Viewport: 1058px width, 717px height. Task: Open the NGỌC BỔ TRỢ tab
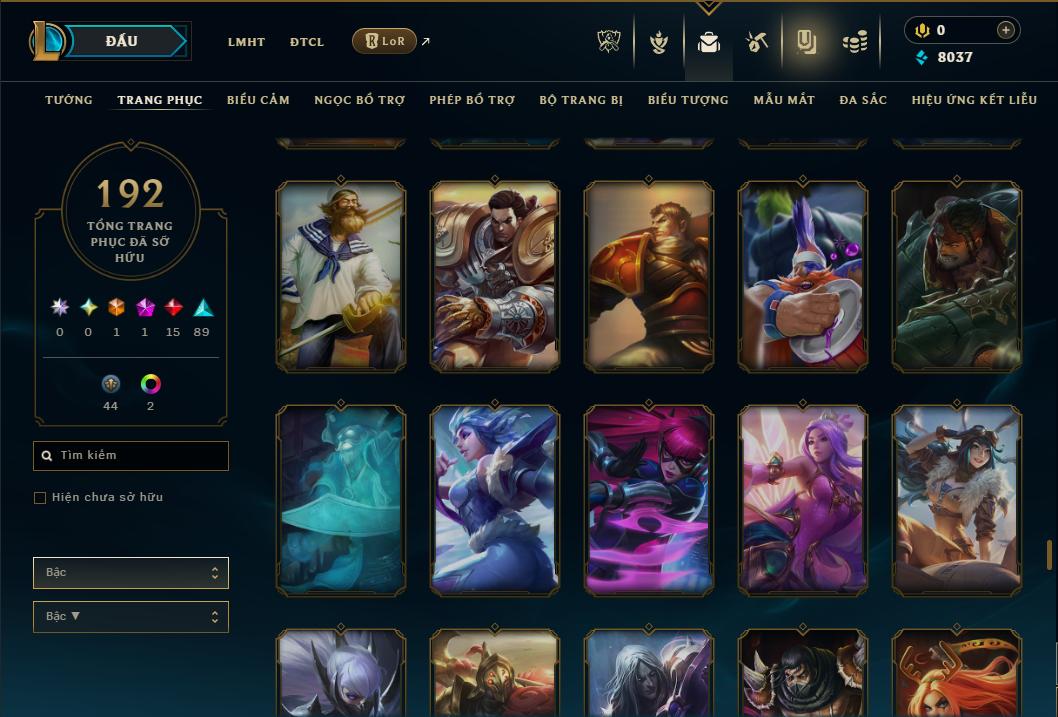pyautogui.click(x=359, y=100)
